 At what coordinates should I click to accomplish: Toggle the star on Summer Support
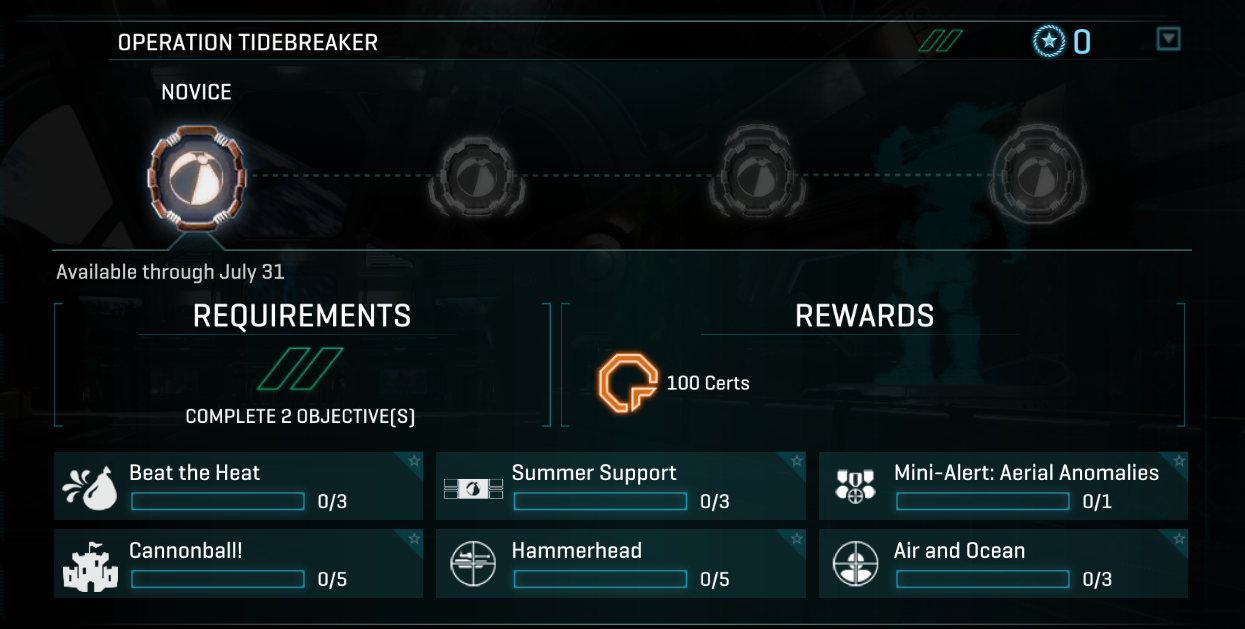[797, 461]
